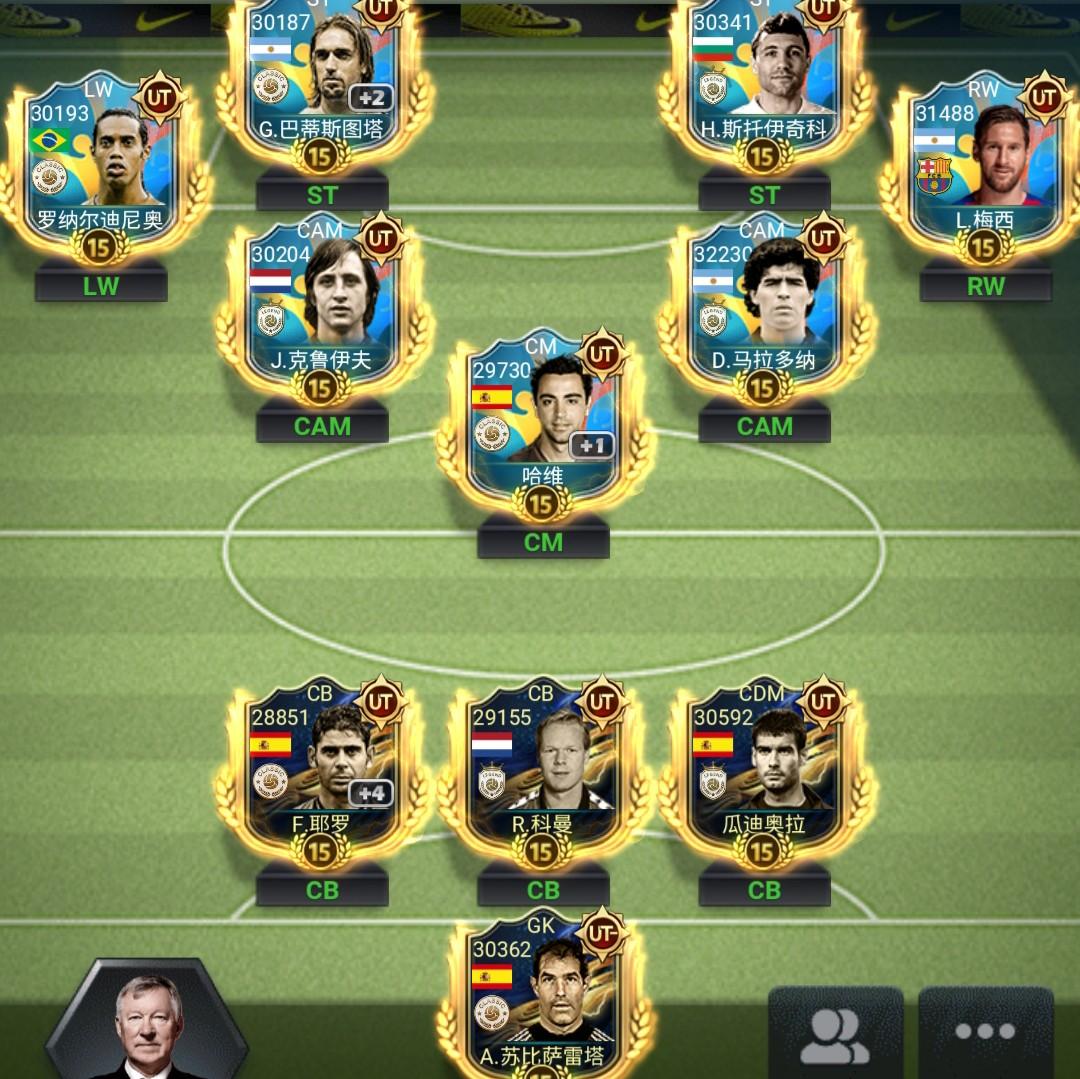Open the squad members icon button
Screen dimensions: 1080x1079
point(835,1034)
